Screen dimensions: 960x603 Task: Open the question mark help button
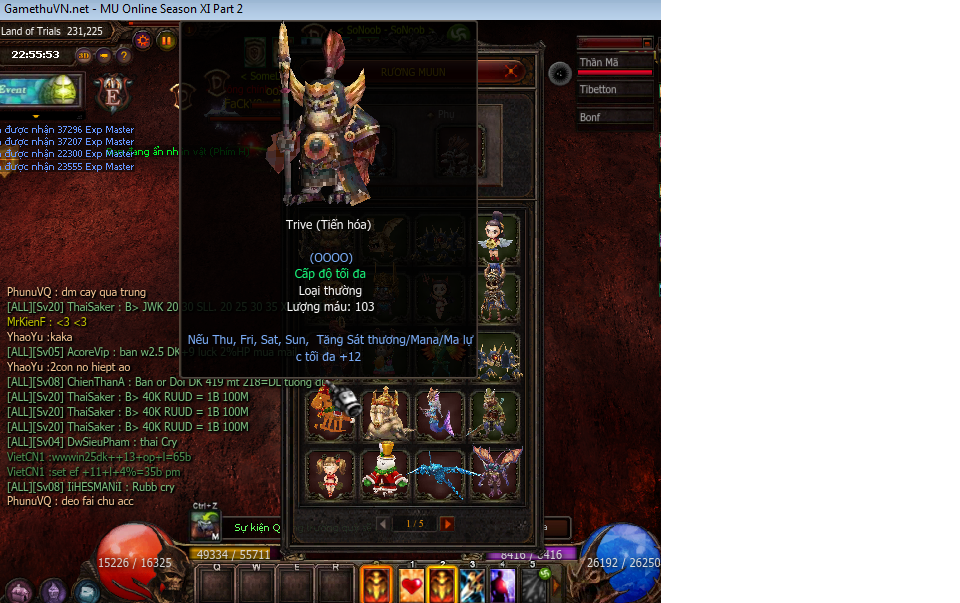(124, 55)
